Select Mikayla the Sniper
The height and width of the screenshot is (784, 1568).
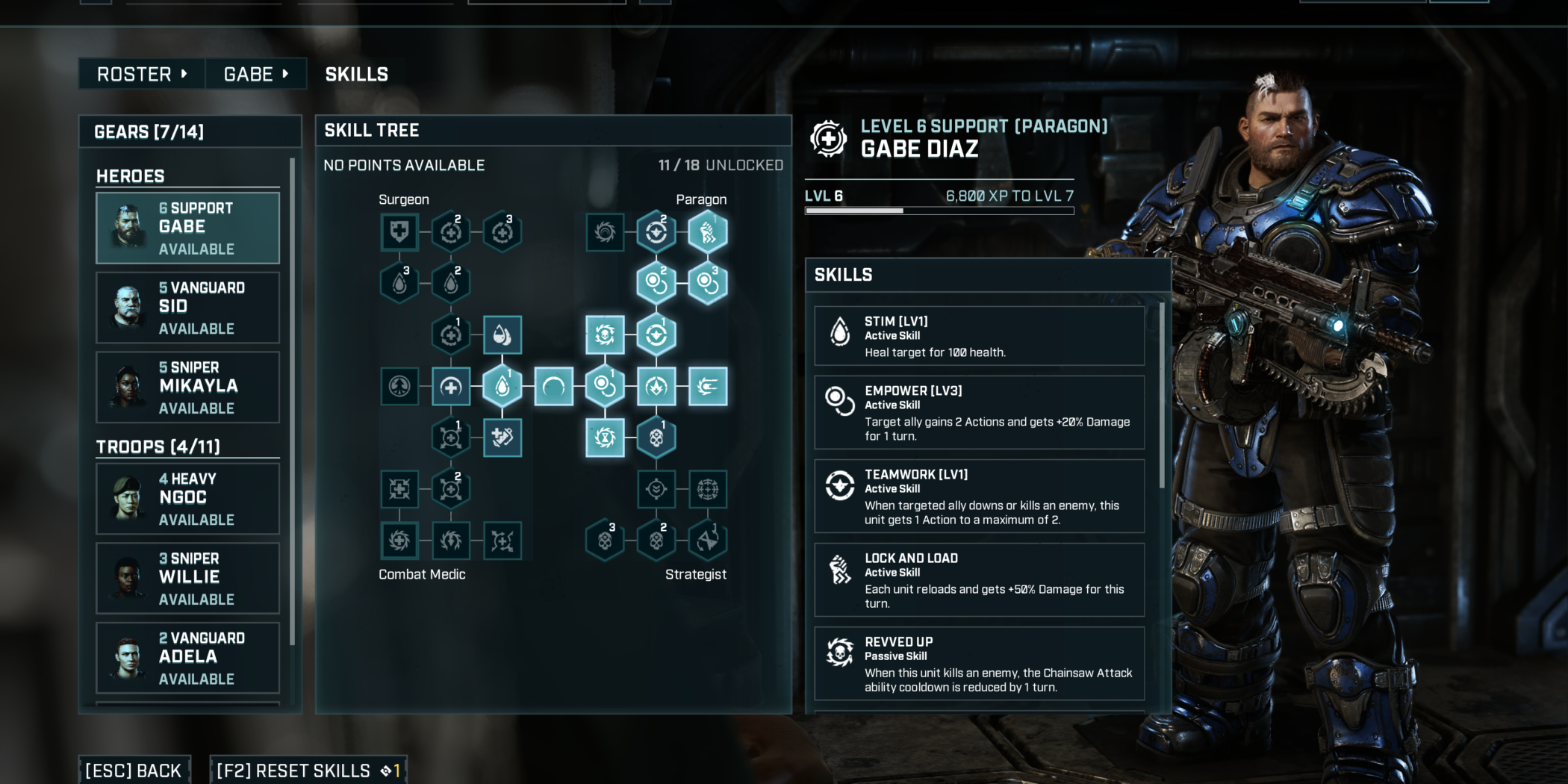click(187, 387)
